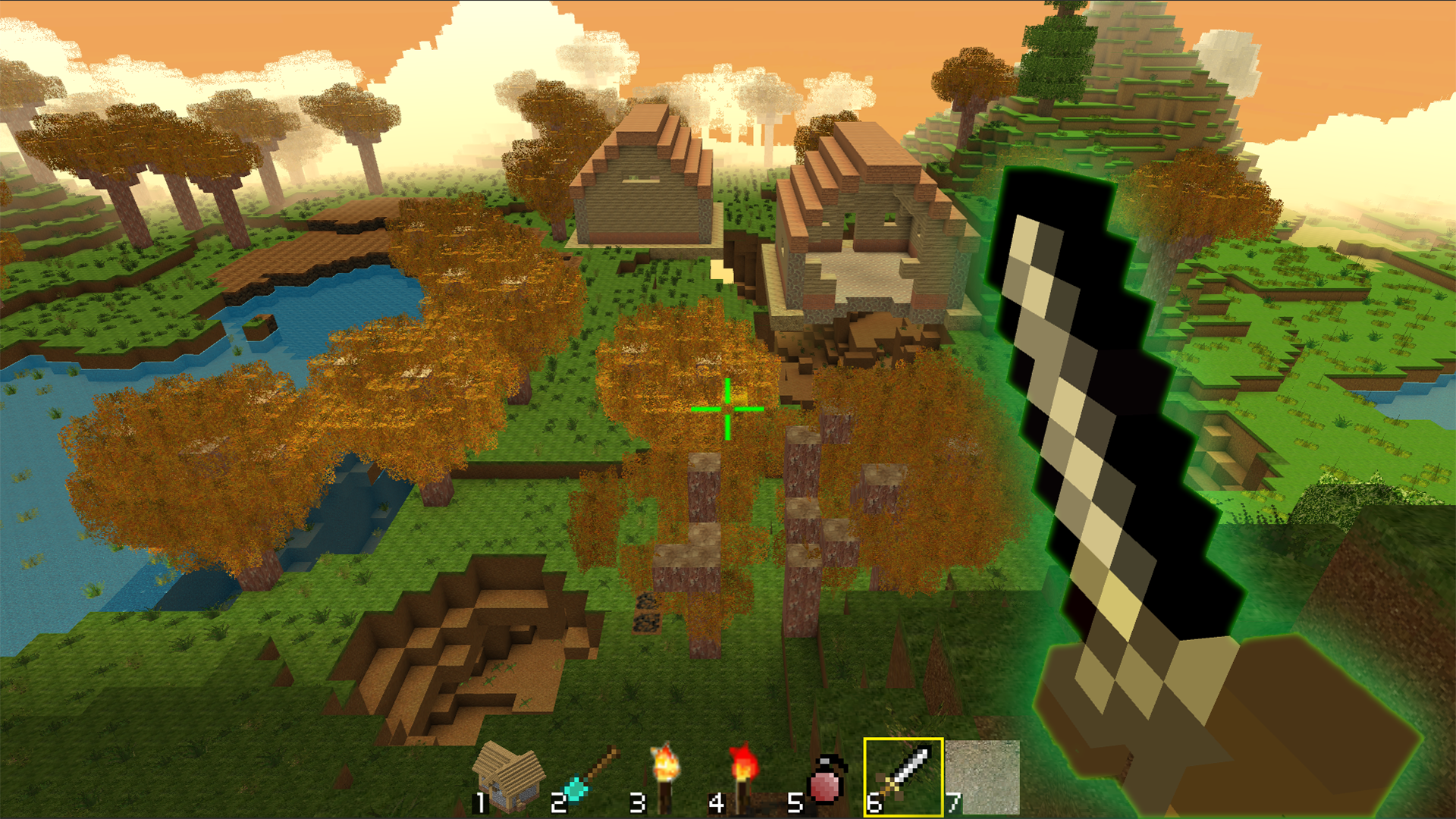Click the number label under slot 1
1456x819 pixels.
479,802
